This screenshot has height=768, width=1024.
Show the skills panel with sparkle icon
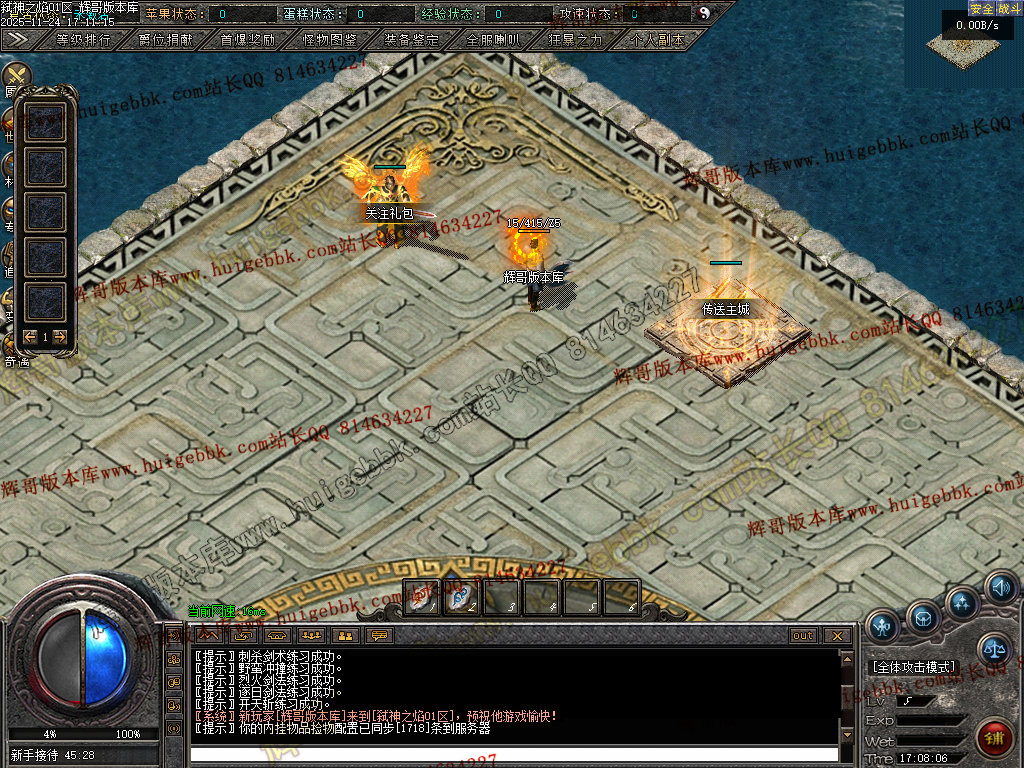(x=962, y=603)
